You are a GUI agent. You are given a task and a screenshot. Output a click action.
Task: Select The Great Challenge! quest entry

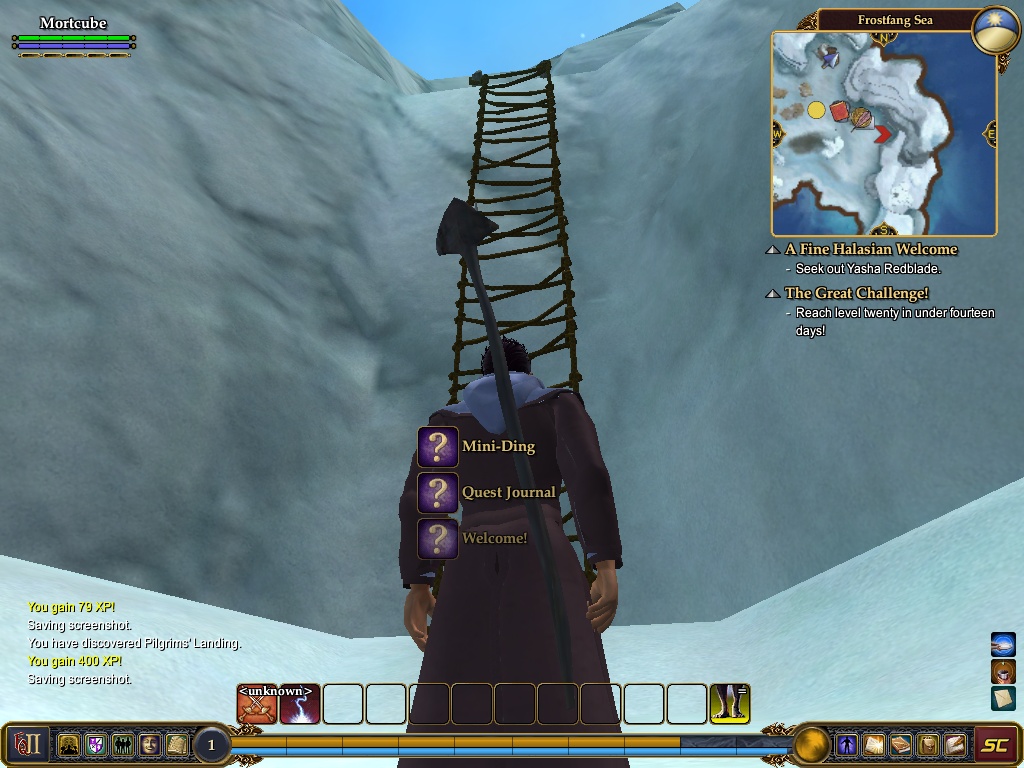(857, 293)
